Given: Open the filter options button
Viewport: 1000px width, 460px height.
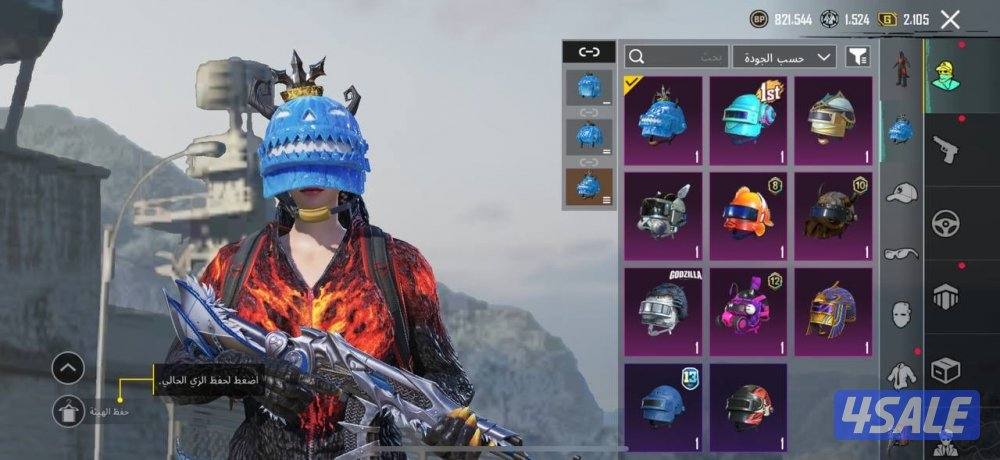Looking at the screenshot, I should (857, 57).
